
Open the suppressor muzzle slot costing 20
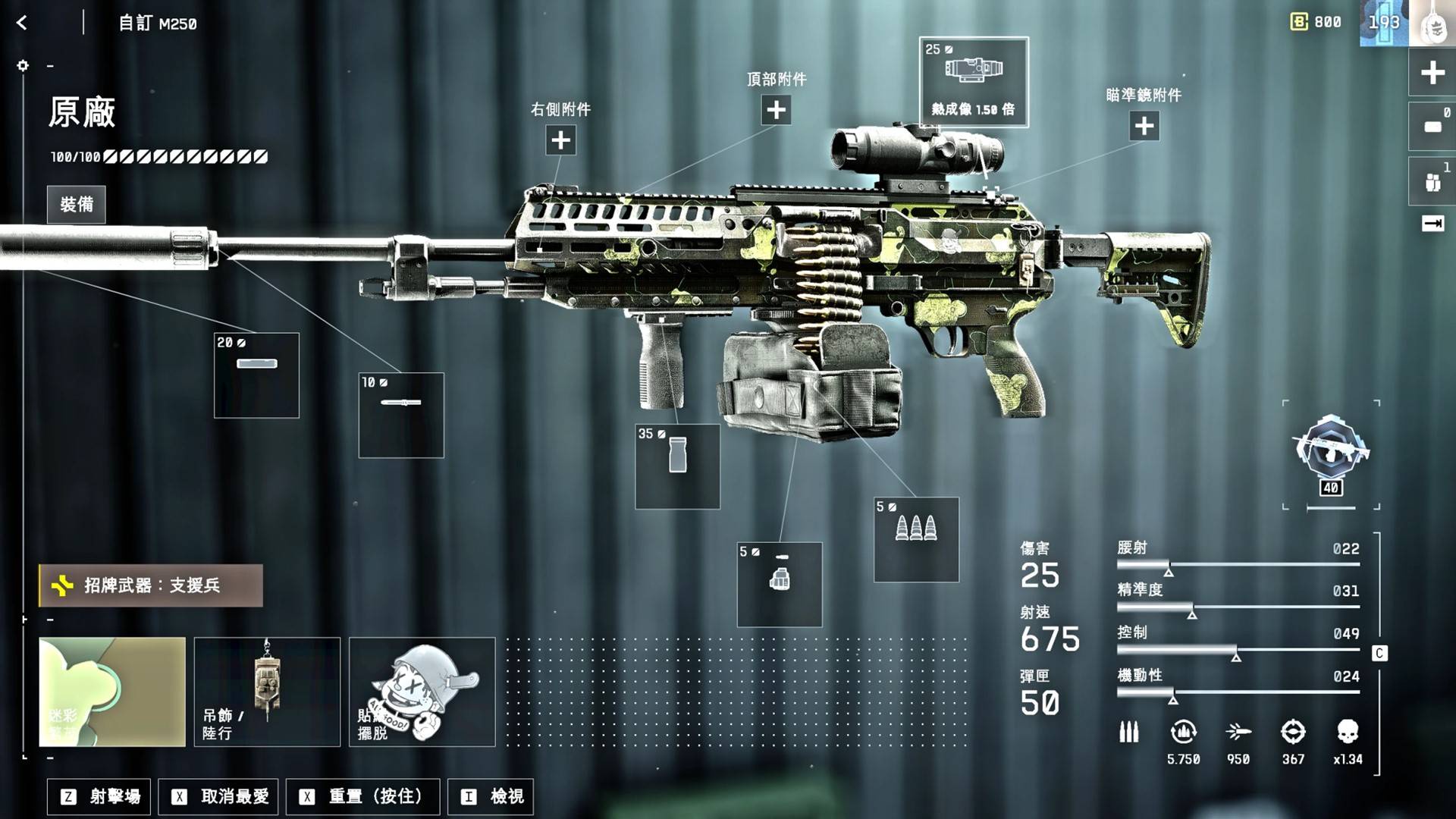(x=256, y=375)
